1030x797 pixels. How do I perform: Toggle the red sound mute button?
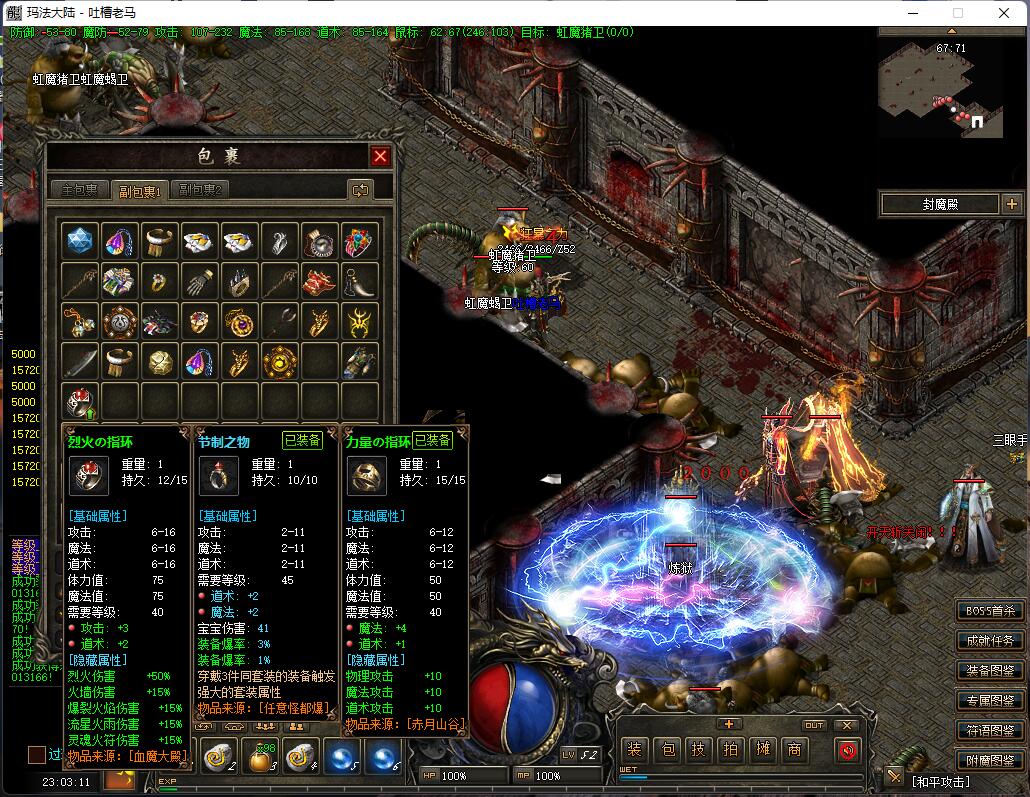pyautogui.click(x=848, y=749)
